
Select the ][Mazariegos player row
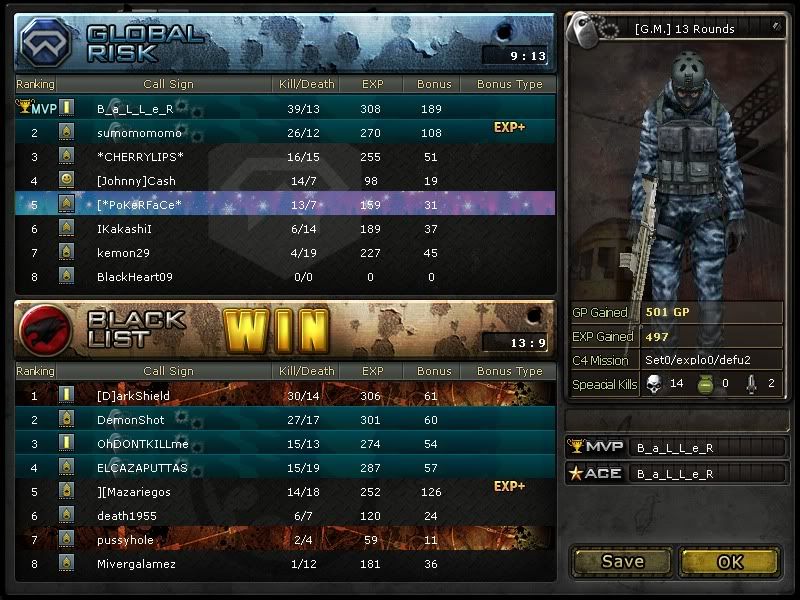click(284, 492)
